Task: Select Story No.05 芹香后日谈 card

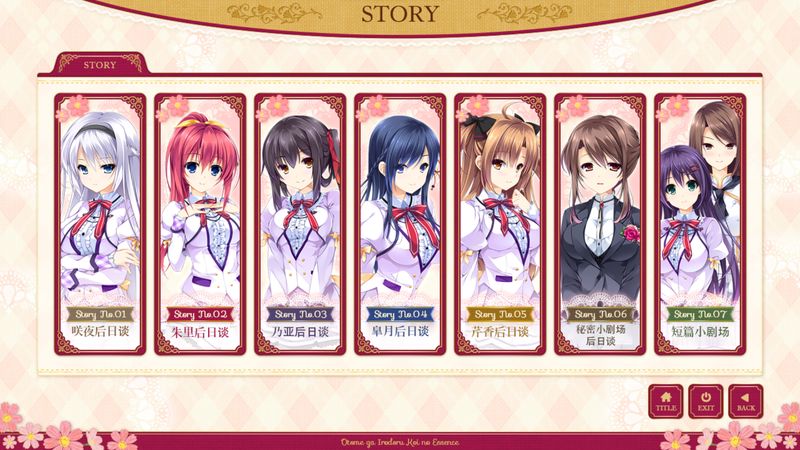Action: click(x=500, y=224)
